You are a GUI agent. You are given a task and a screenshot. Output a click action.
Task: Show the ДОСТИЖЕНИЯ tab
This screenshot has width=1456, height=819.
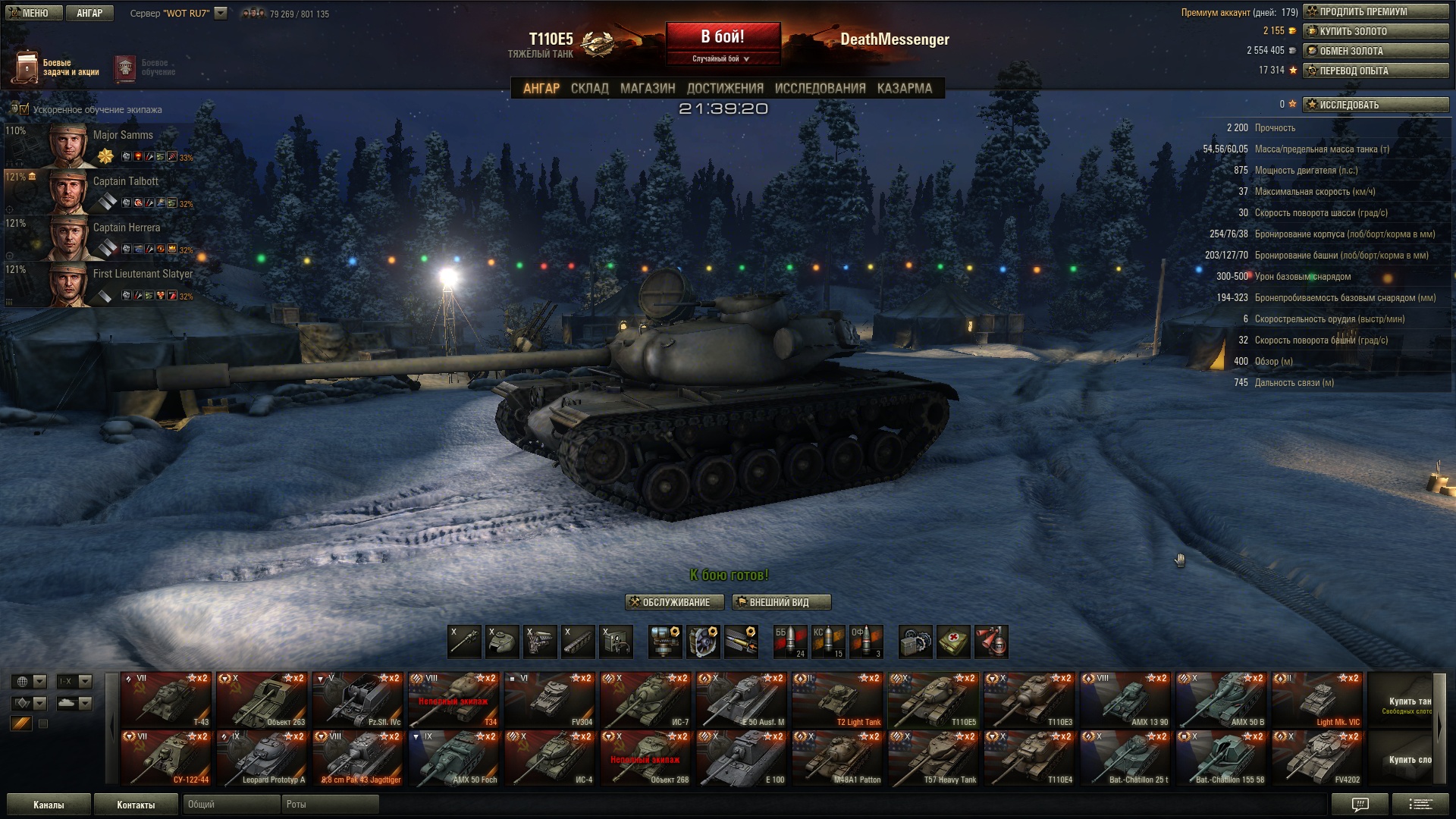pos(725,89)
